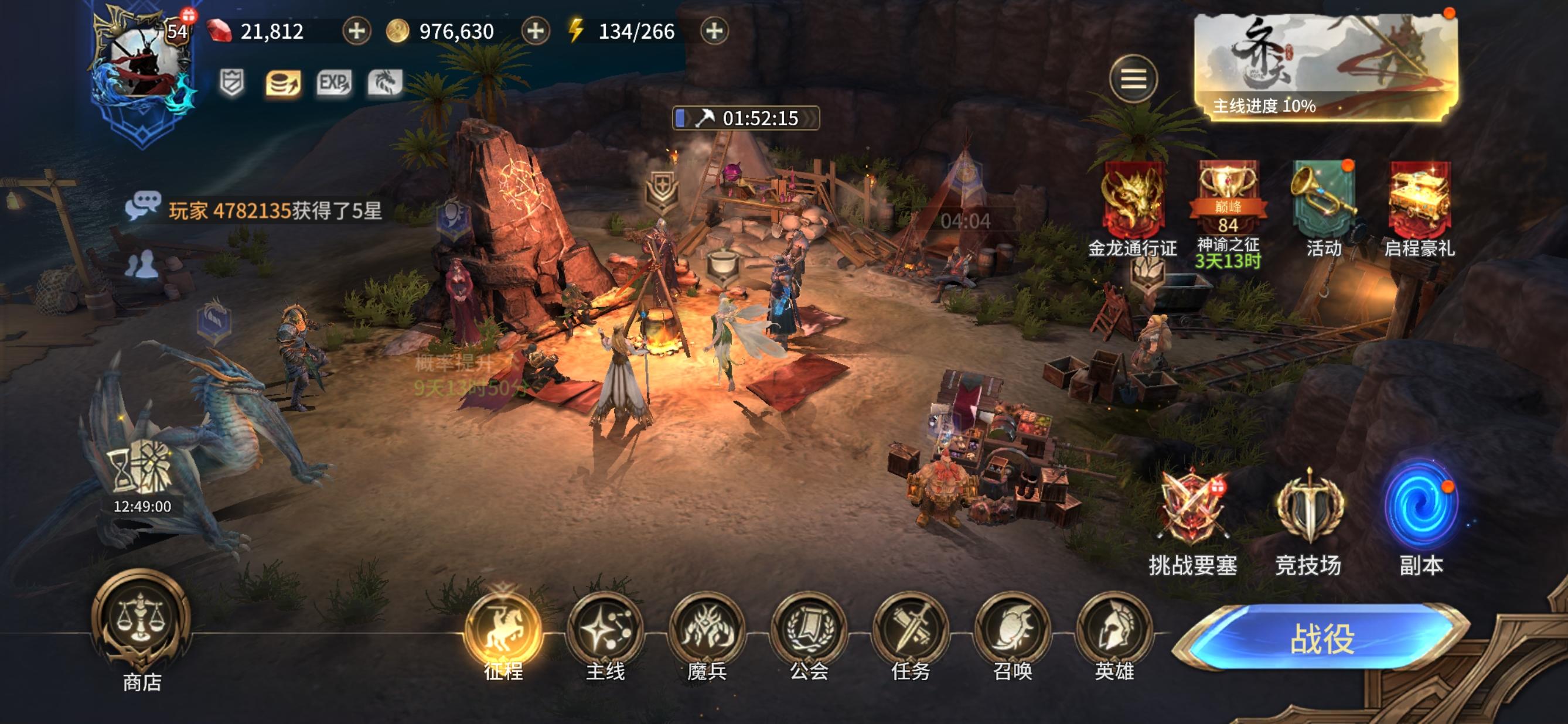Open the 金龙通行证 pass
Screen dimensions: 1568x724
click(1133, 198)
